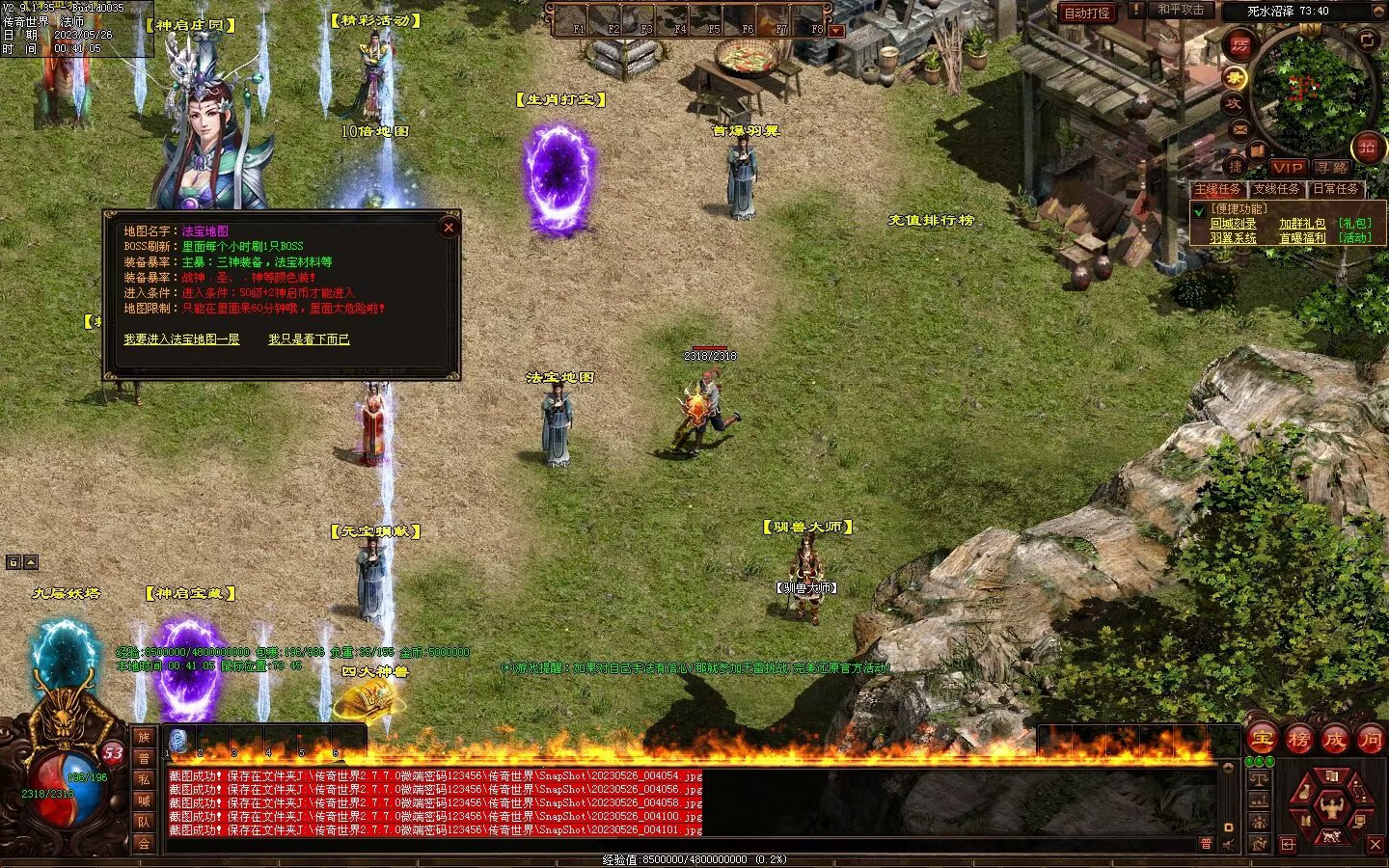Viewport: 1389px width, 868px height.
Task: Switch the 和平攻击 attack mode
Action: click(1181, 10)
